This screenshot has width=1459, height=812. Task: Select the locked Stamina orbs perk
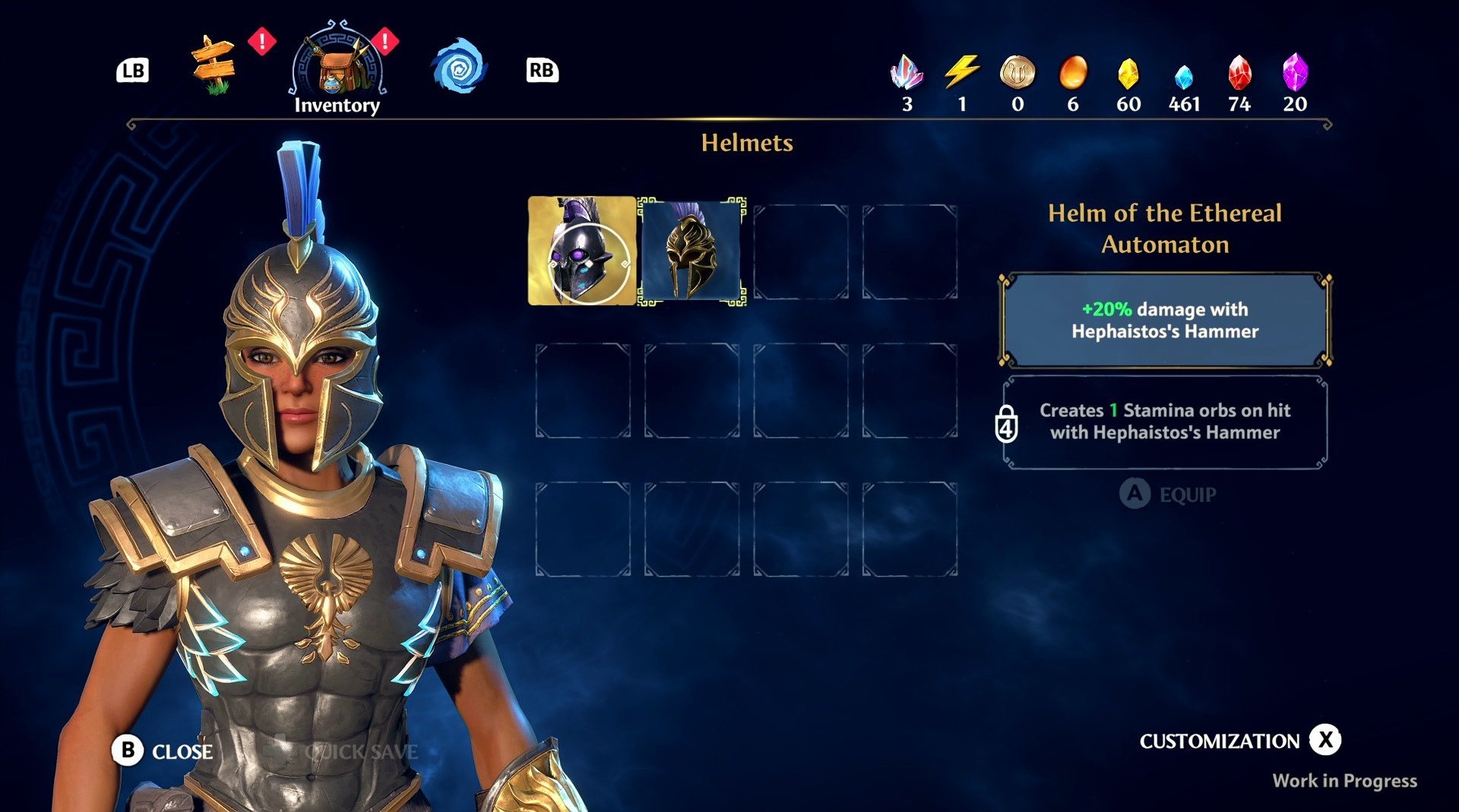(x=1164, y=422)
